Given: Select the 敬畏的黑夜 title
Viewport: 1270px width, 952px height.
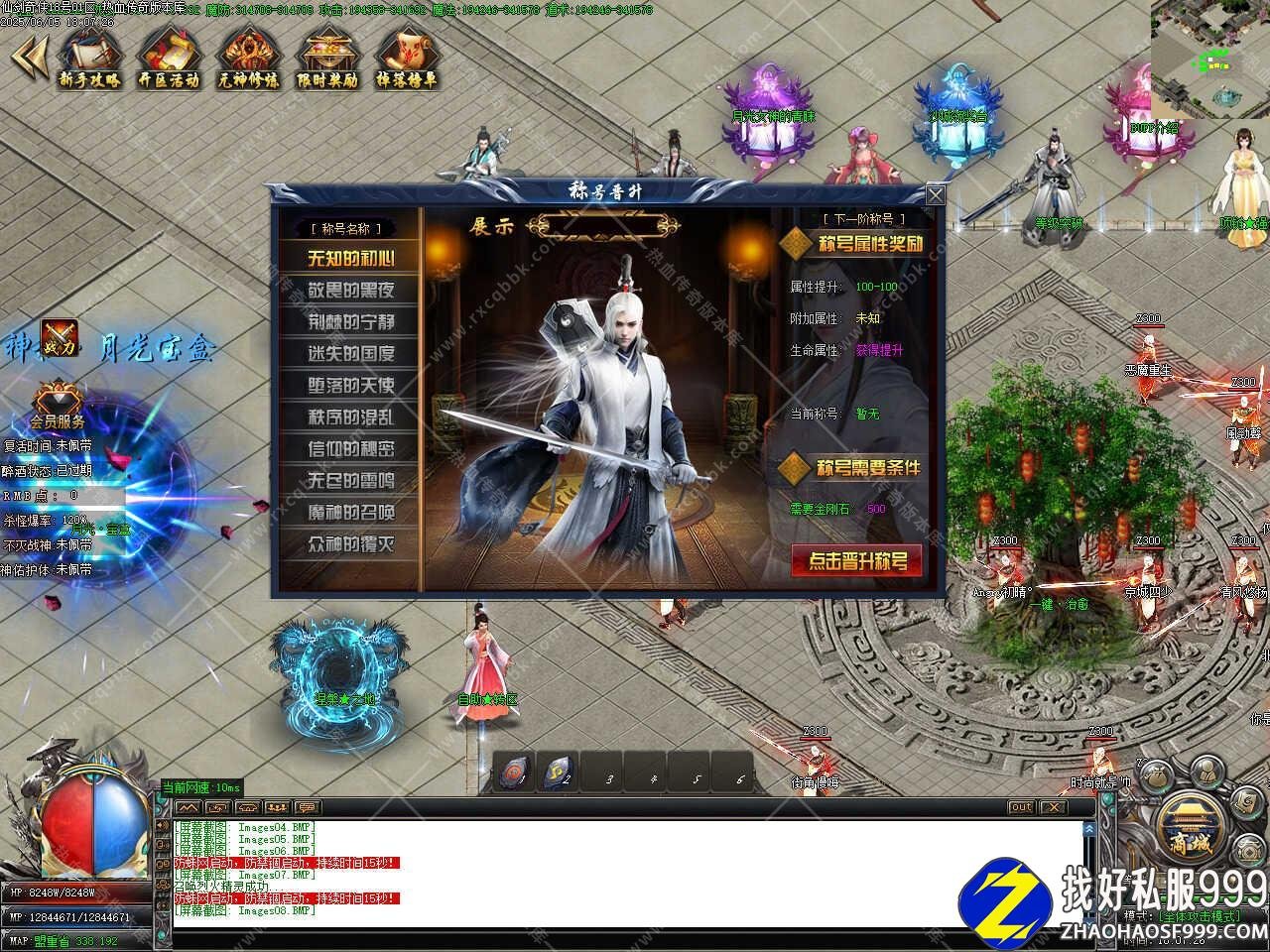Looking at the screenshot, I should tap(350, 291).
